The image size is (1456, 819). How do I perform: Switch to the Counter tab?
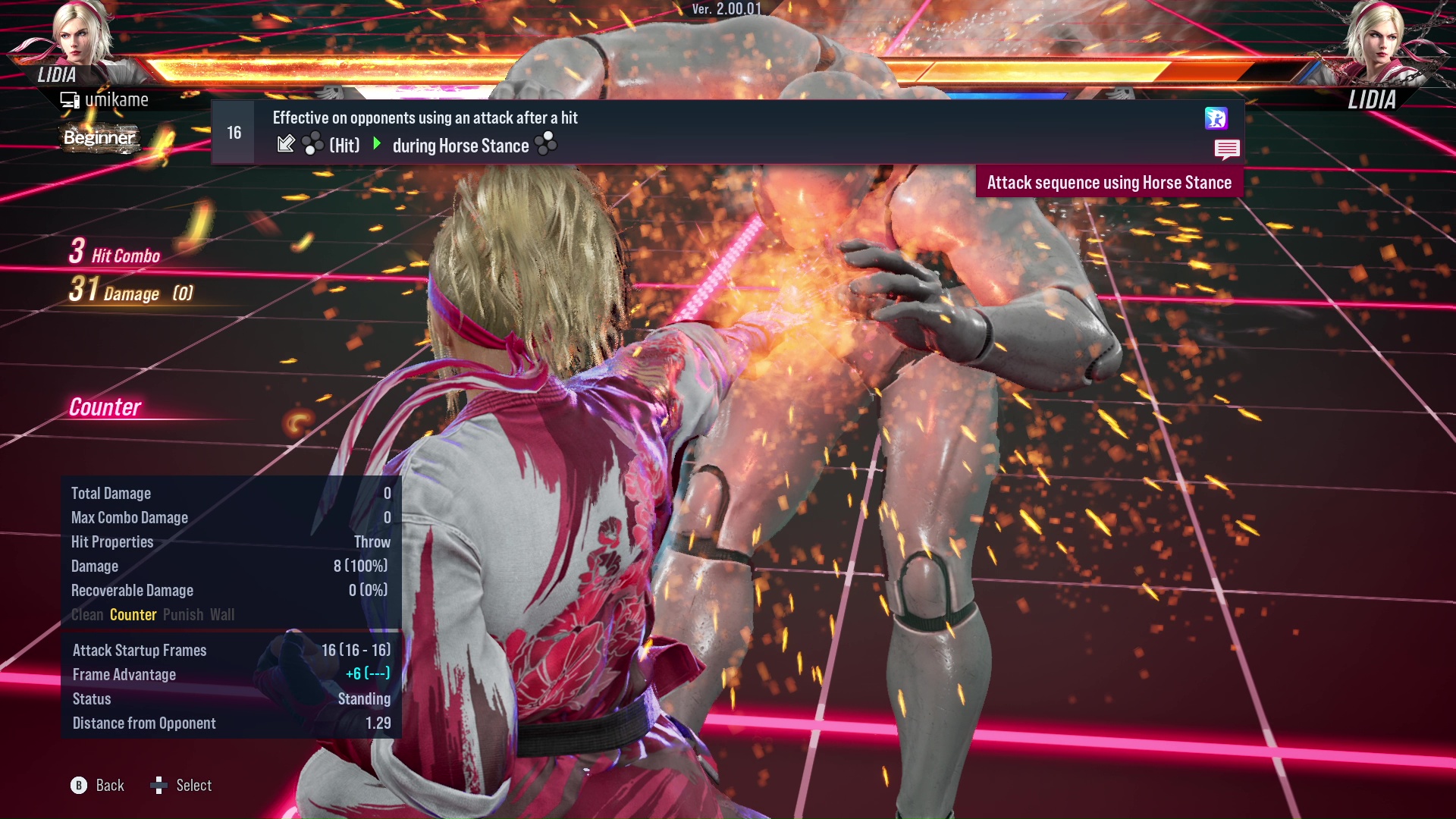133,615
